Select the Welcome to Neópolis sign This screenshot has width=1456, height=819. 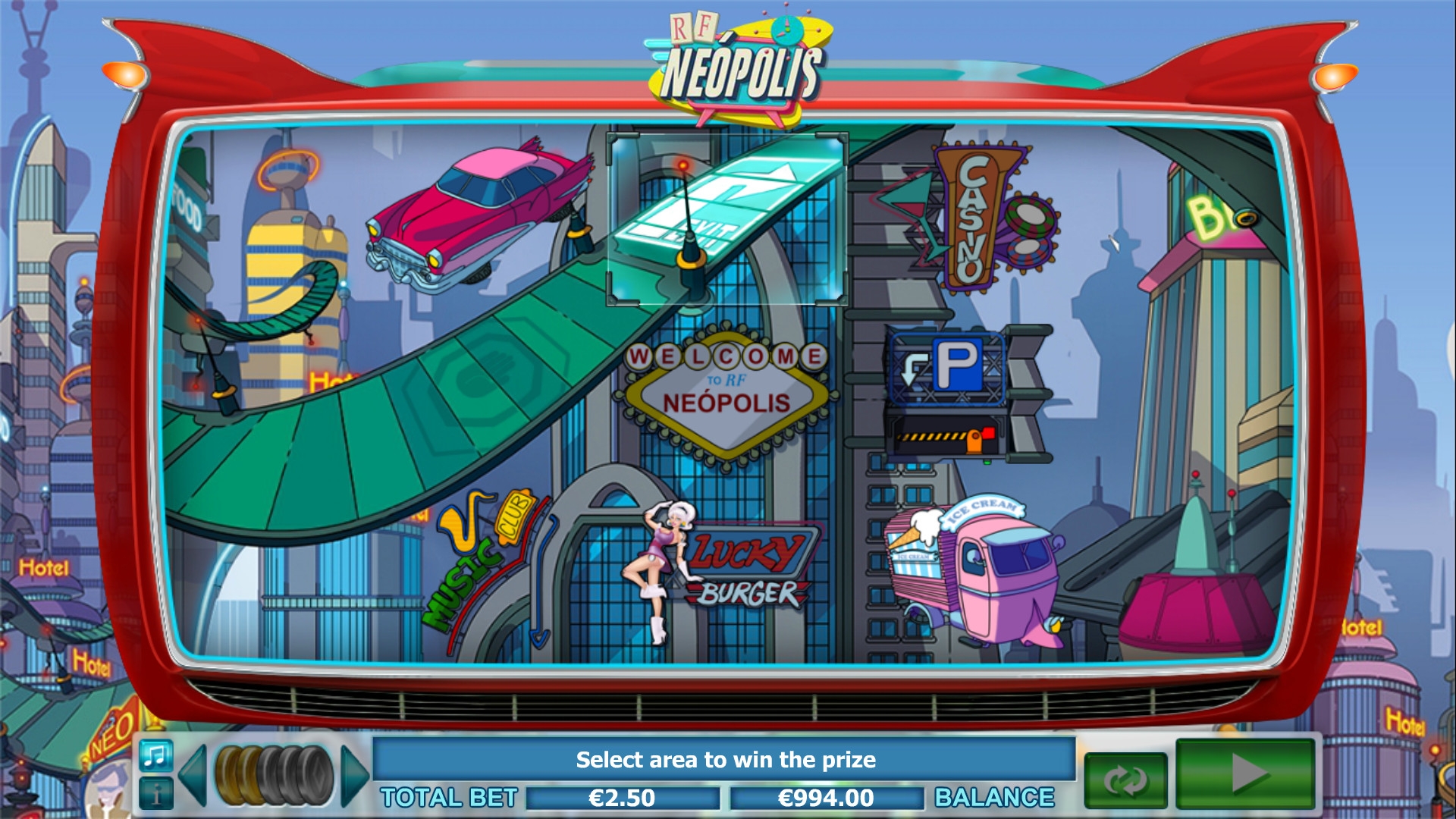(726, 393)
